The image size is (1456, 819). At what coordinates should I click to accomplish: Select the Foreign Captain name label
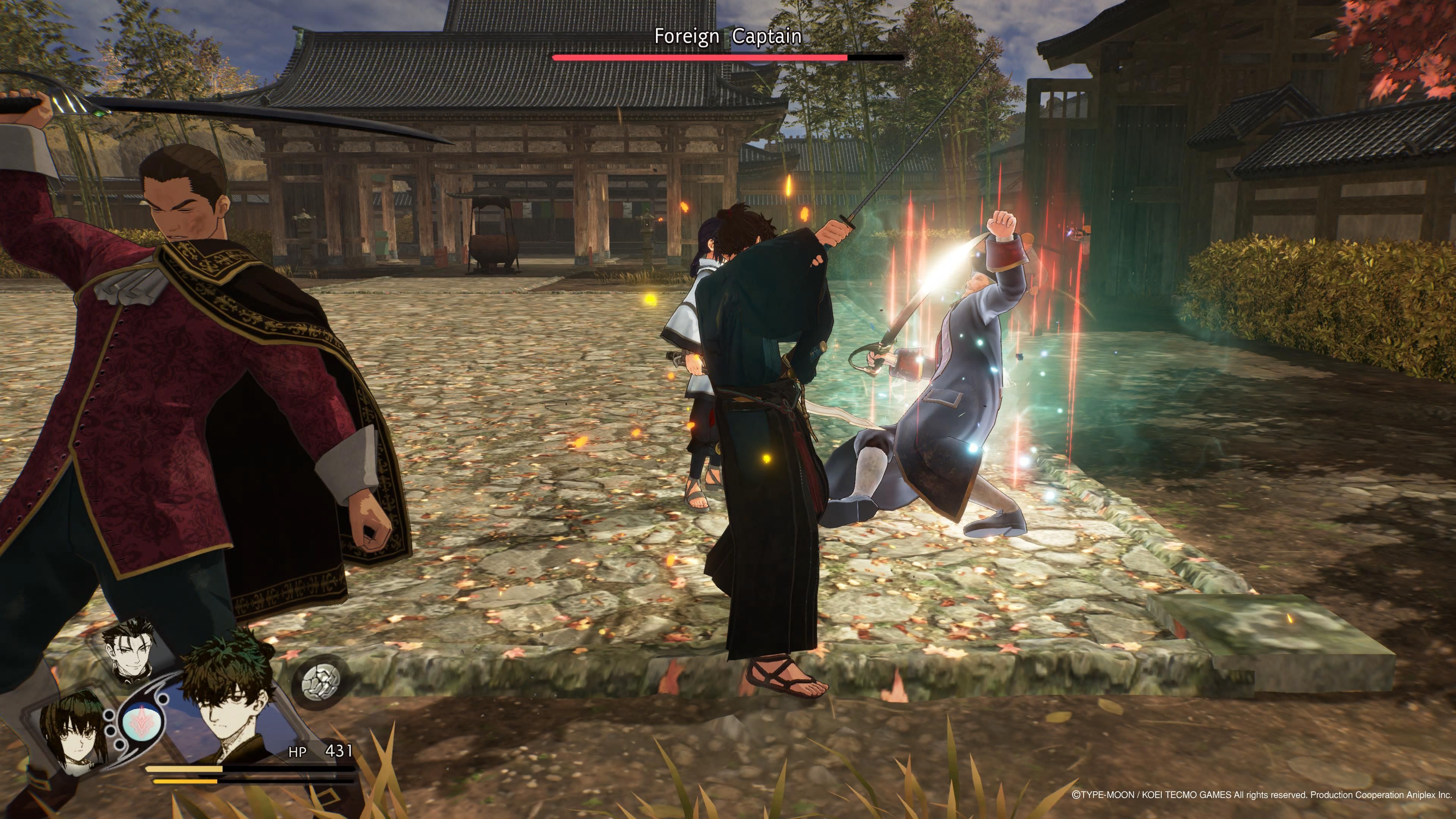pos(729,37)
